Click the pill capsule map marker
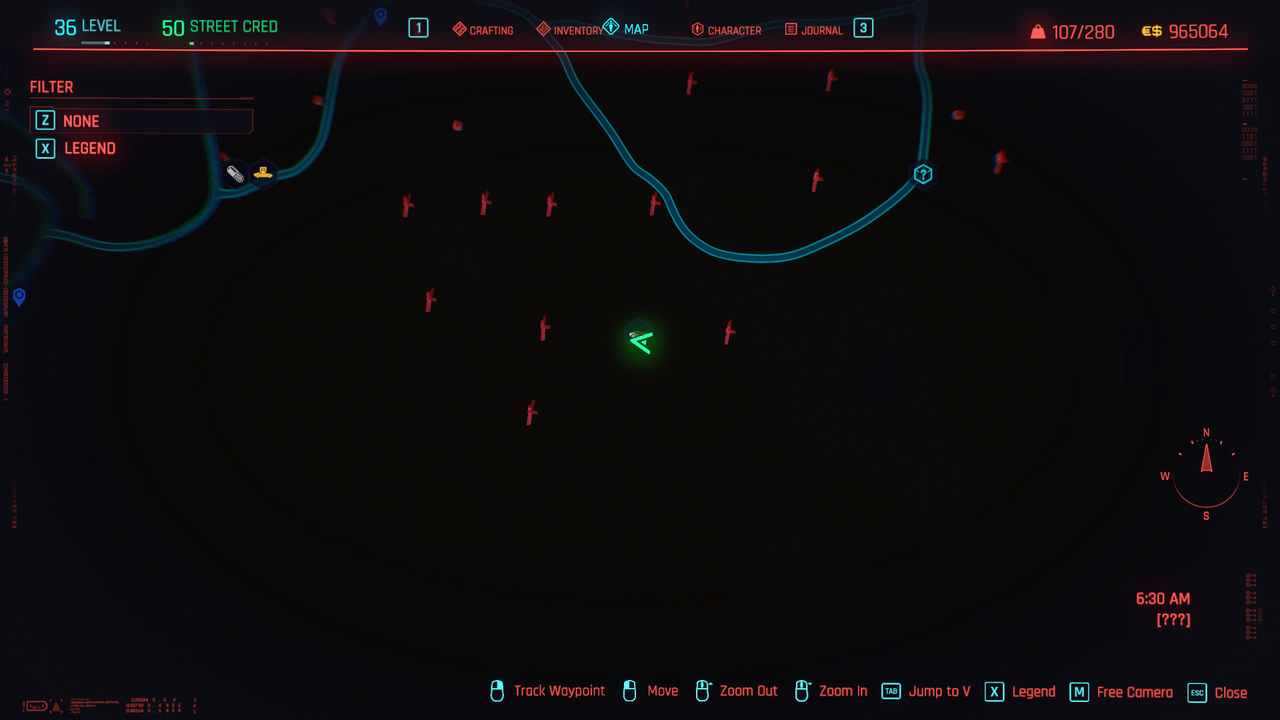The width and height of the screenshot is (1280, 720). click(x=235, y=174)
